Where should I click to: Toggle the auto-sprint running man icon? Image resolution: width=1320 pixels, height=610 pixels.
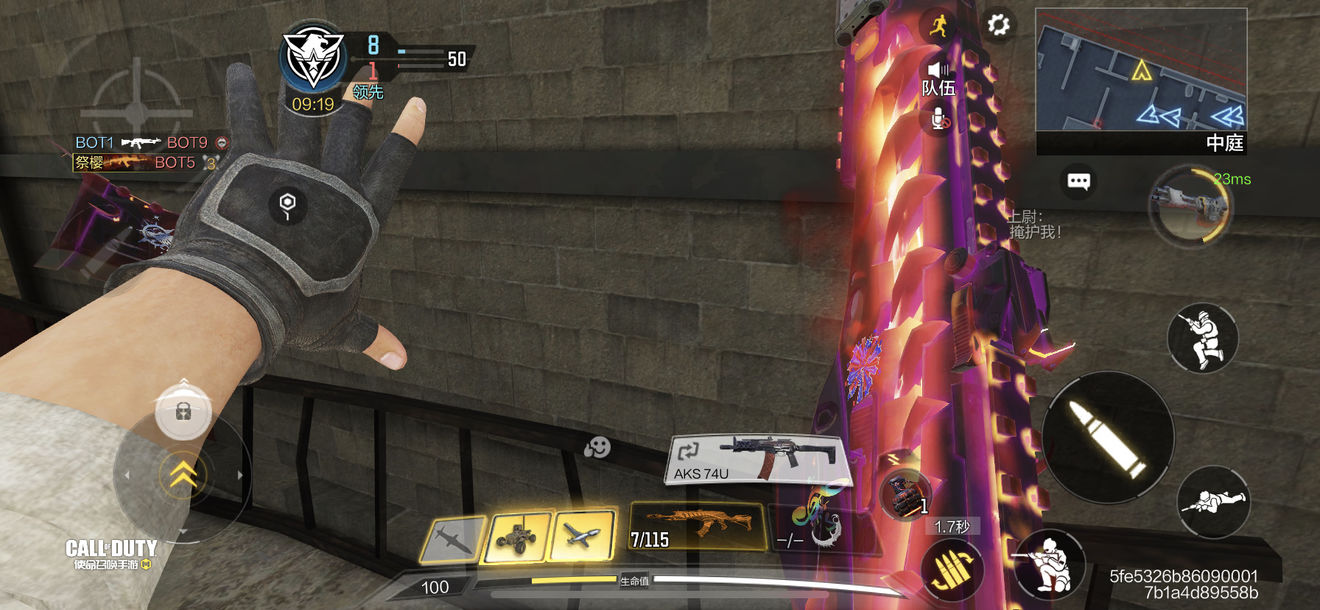coord(938,26)
